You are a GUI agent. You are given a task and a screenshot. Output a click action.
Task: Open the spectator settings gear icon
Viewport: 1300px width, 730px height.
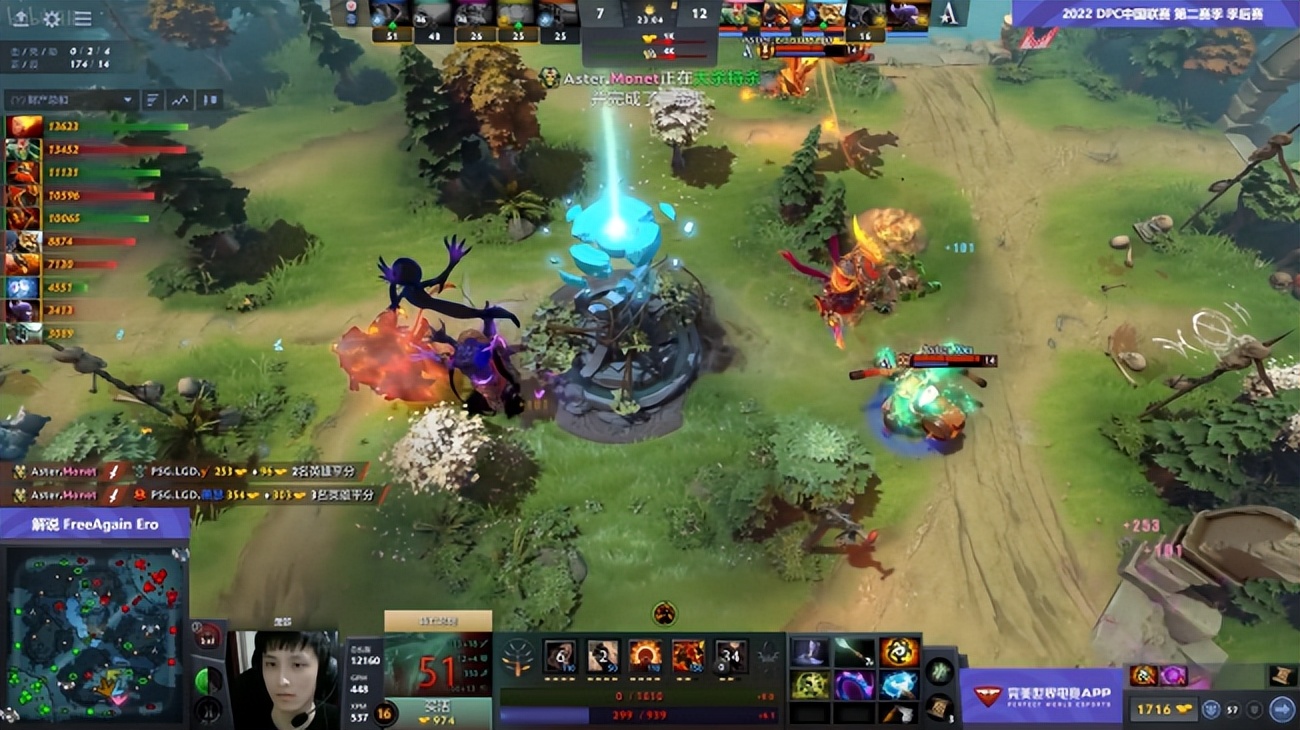pos(51,18)
